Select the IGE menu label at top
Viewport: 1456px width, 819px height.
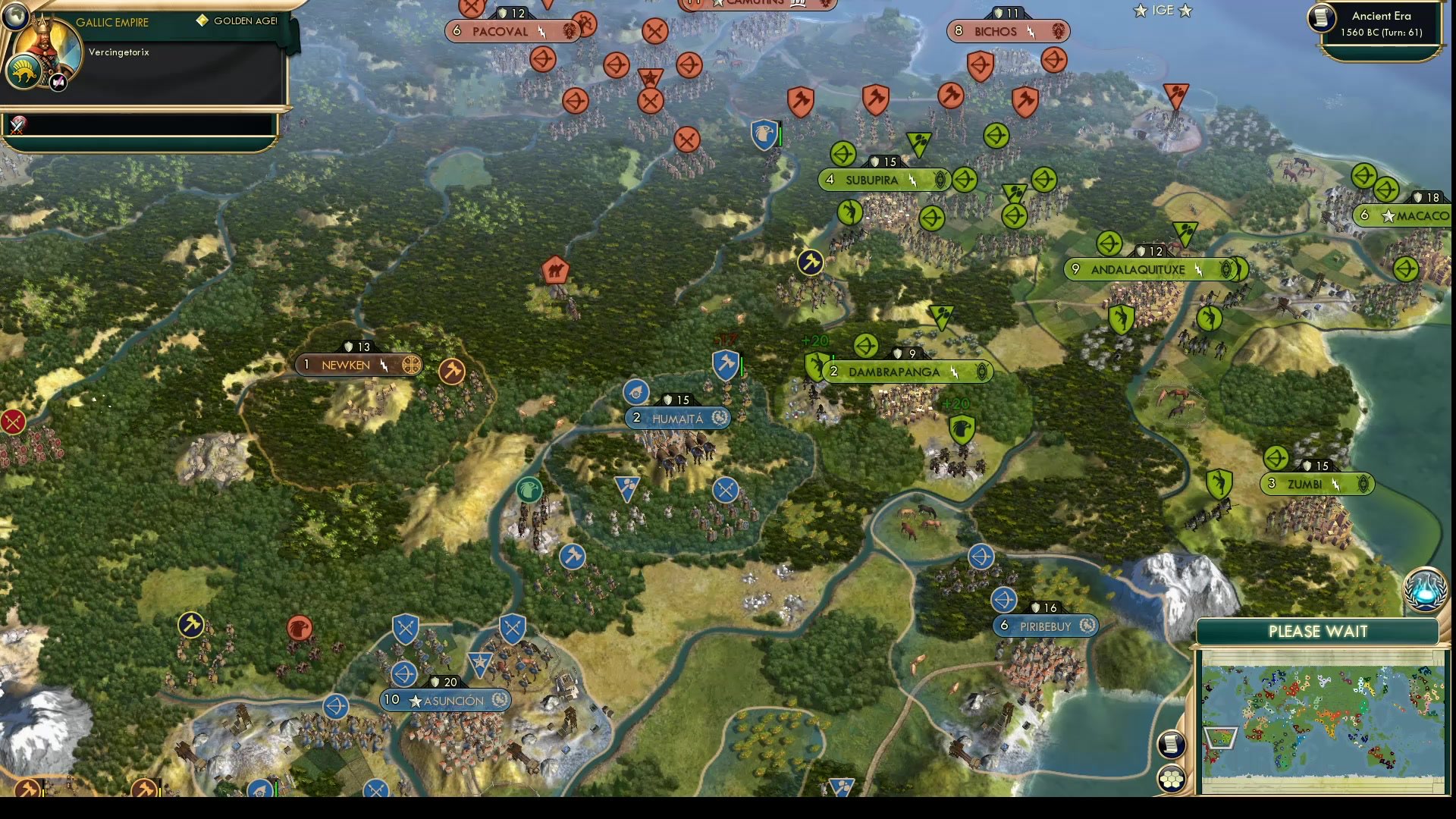coord(1162,11)
